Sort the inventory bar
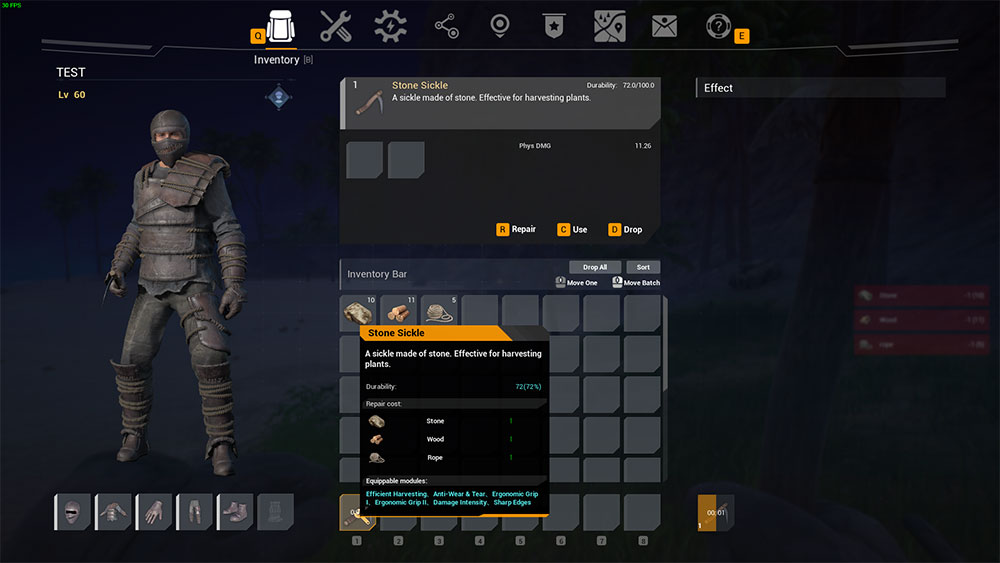Viewport: 1000px width, 563px height. pyautogui.click(x=643, y=267)
